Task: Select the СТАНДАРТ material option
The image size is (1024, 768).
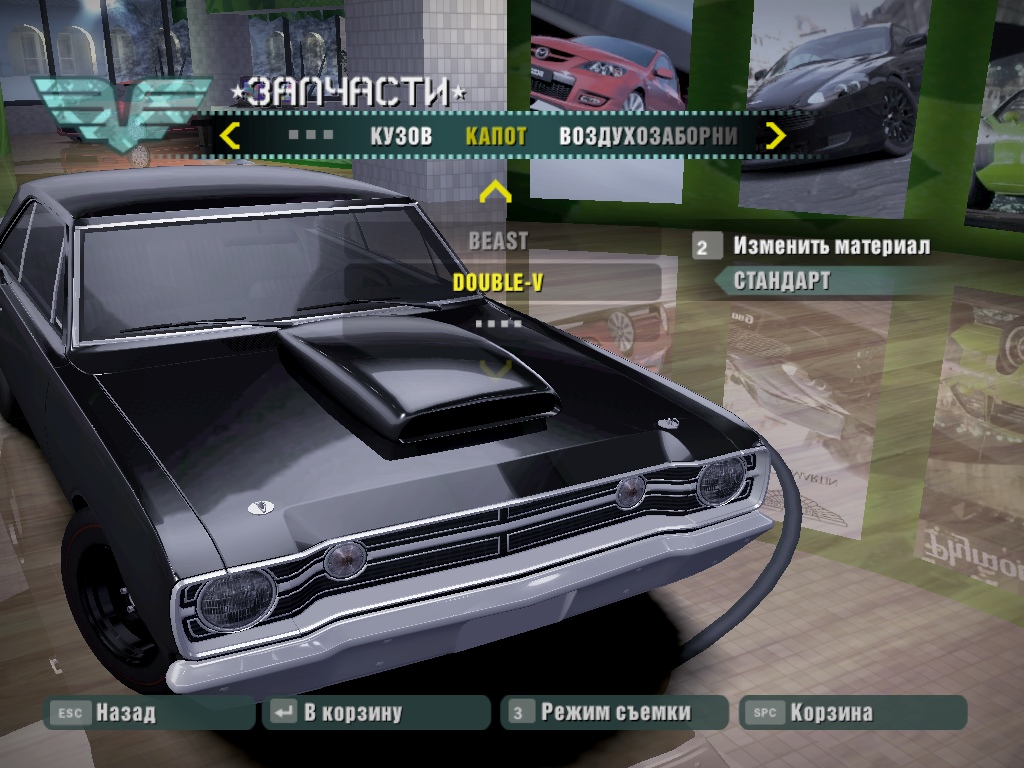Action: (x=782, y=281)
